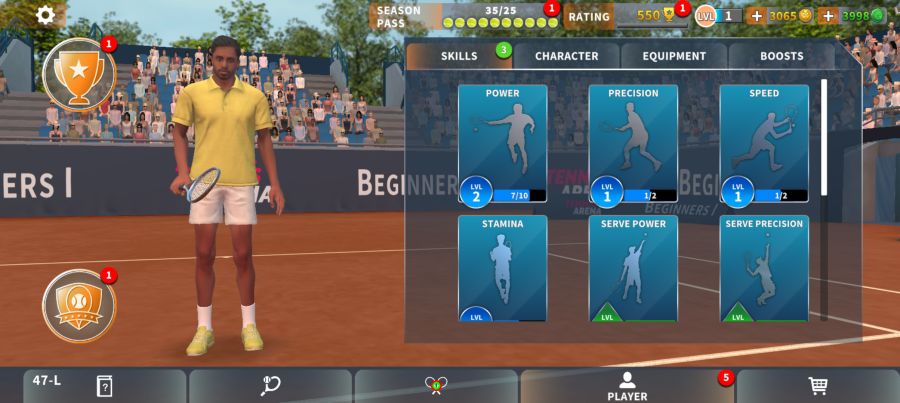Click the trophy star medal badge
Image resolution: width=900 pixels, height=403 pixels.
78,73
